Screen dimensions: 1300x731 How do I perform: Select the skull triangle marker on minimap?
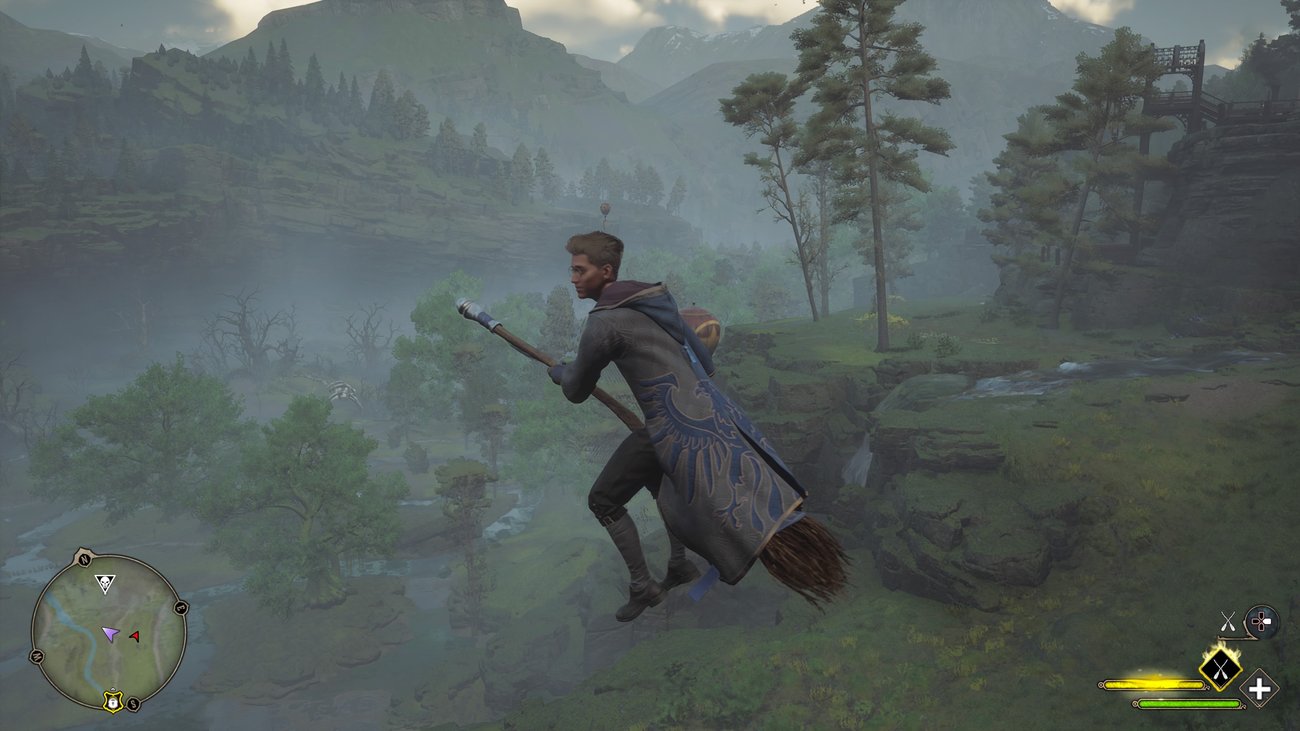click(x=104, y=582)
